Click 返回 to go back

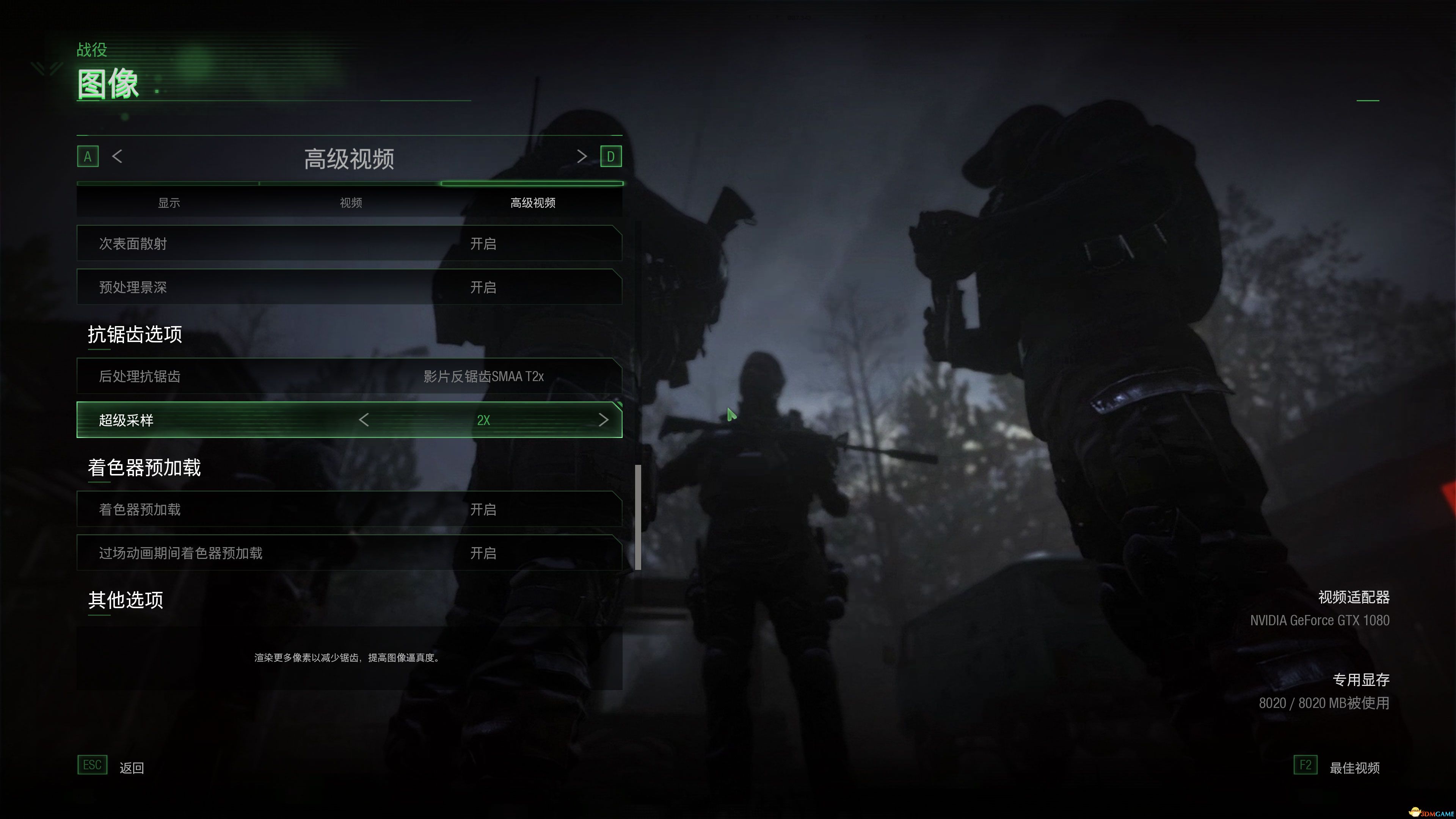[132, 767]
